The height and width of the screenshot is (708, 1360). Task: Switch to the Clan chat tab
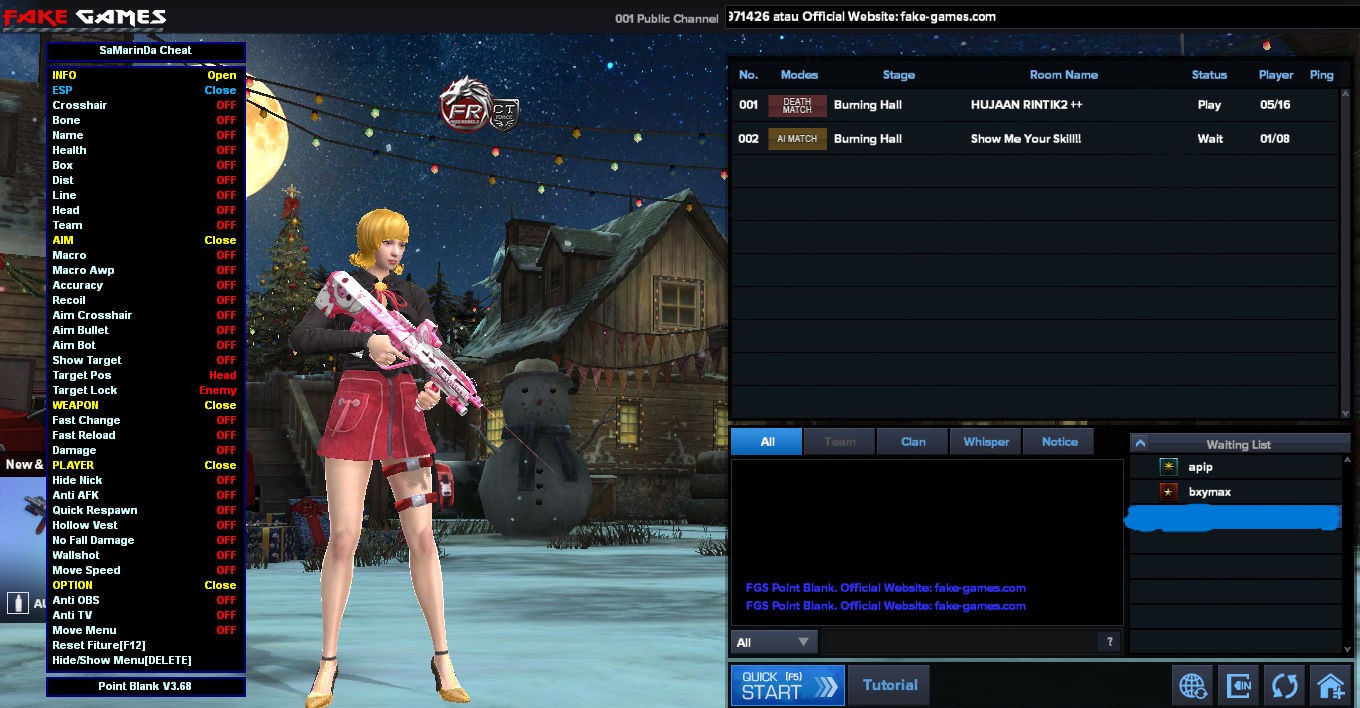[913, 442]
